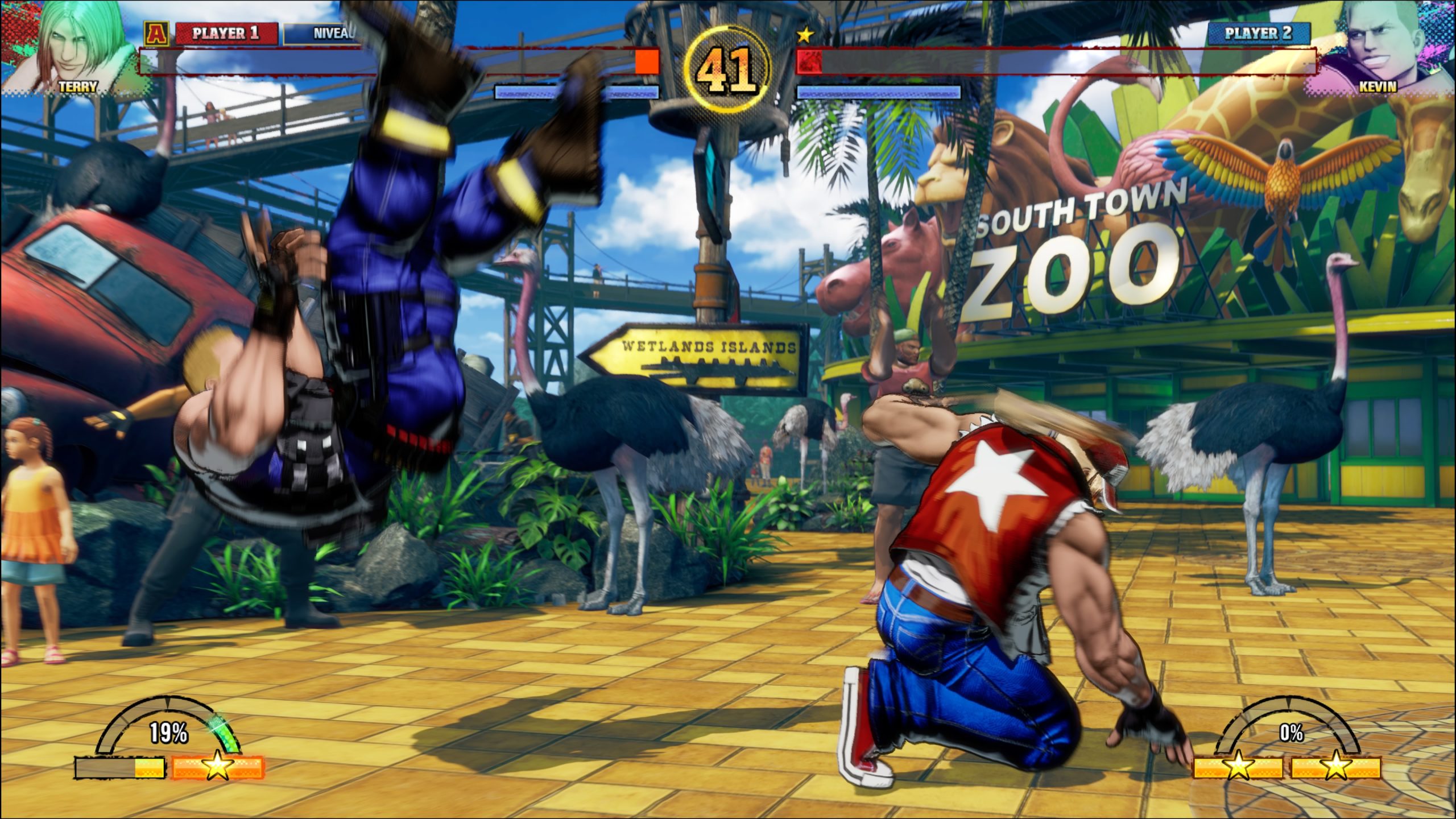The width and height of the screenshot is (1456, 819).
Task: Select the Player 1 name tag
Action: pyautogui.click(x=226, y=34)
